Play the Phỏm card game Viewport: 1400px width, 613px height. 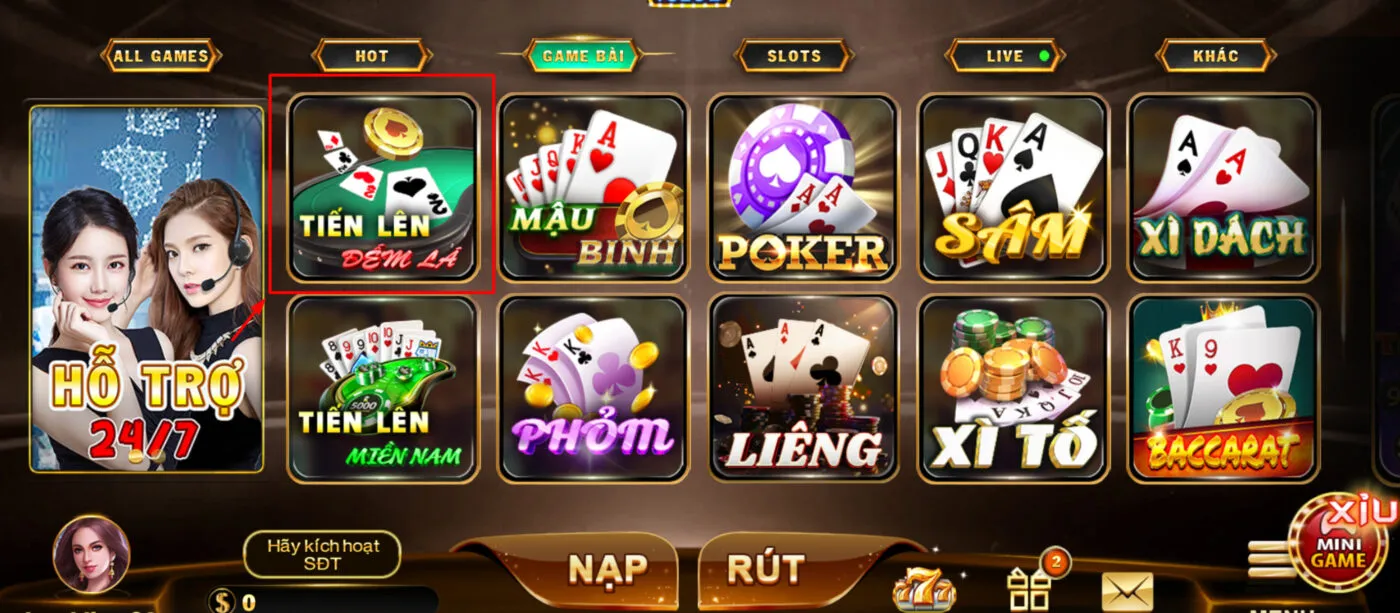click(593, 387)
